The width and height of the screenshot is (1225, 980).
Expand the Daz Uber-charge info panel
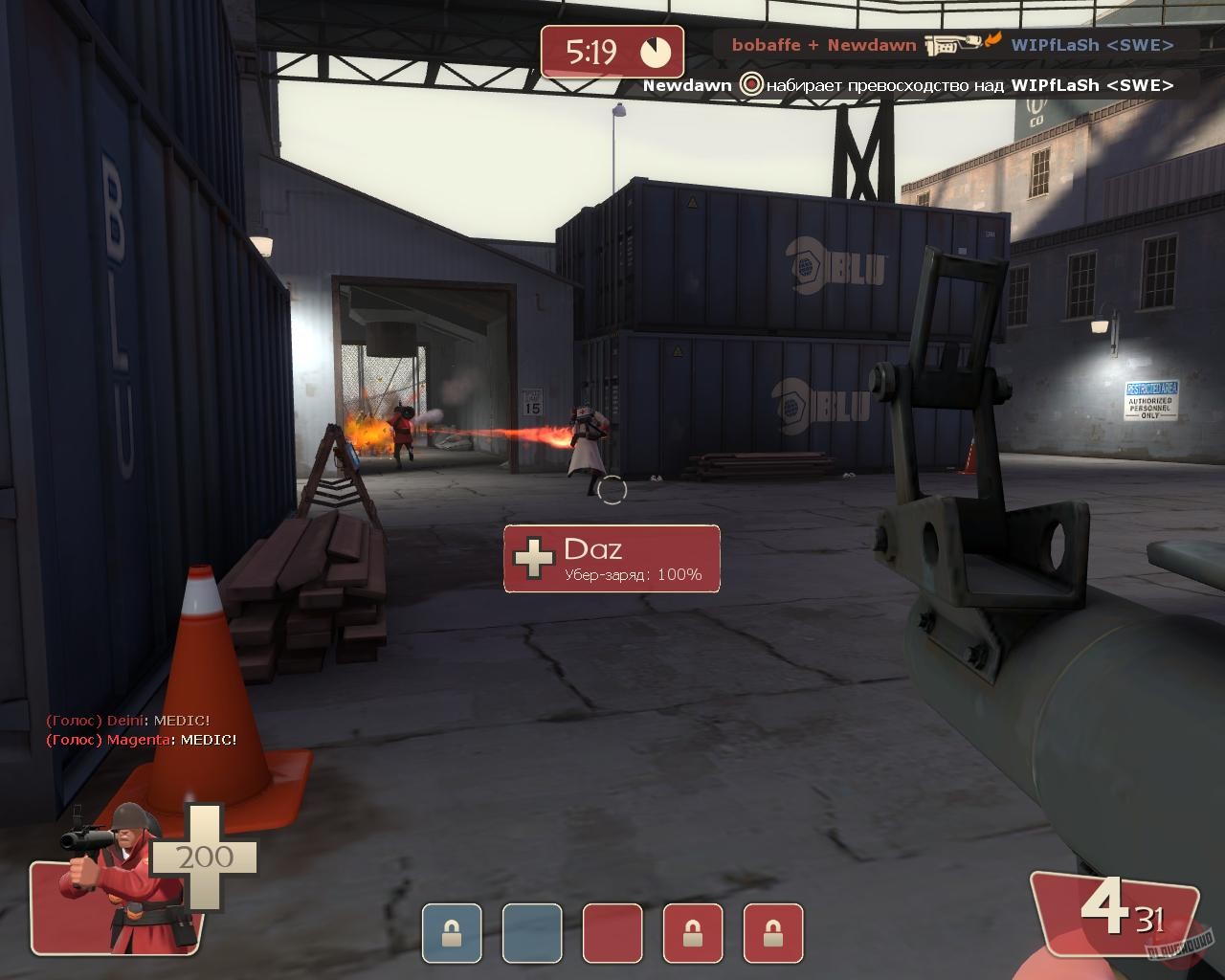[612, 560]
